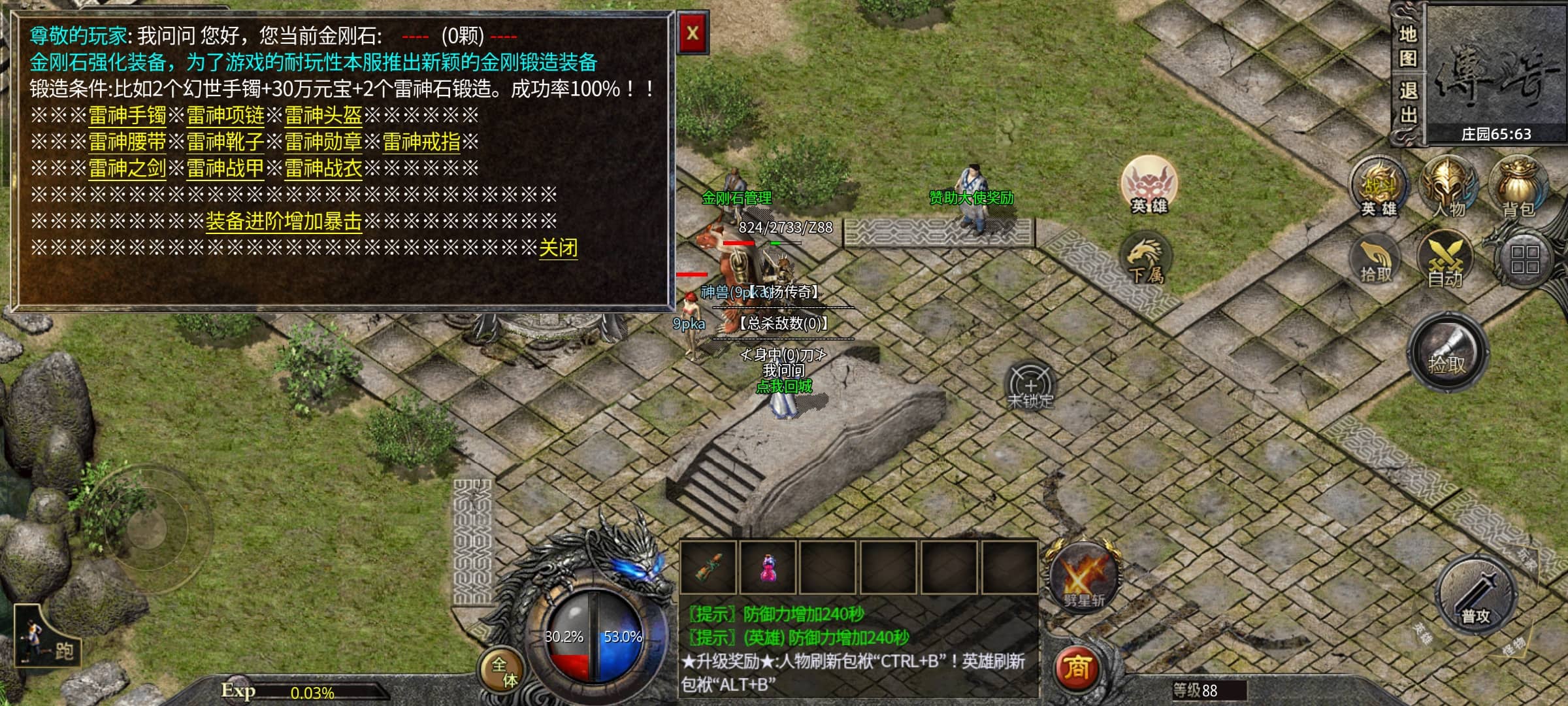This screenshot has width=1568, height=706.
Task: Close the dialog with the red X
Action: tap(693, 33)
